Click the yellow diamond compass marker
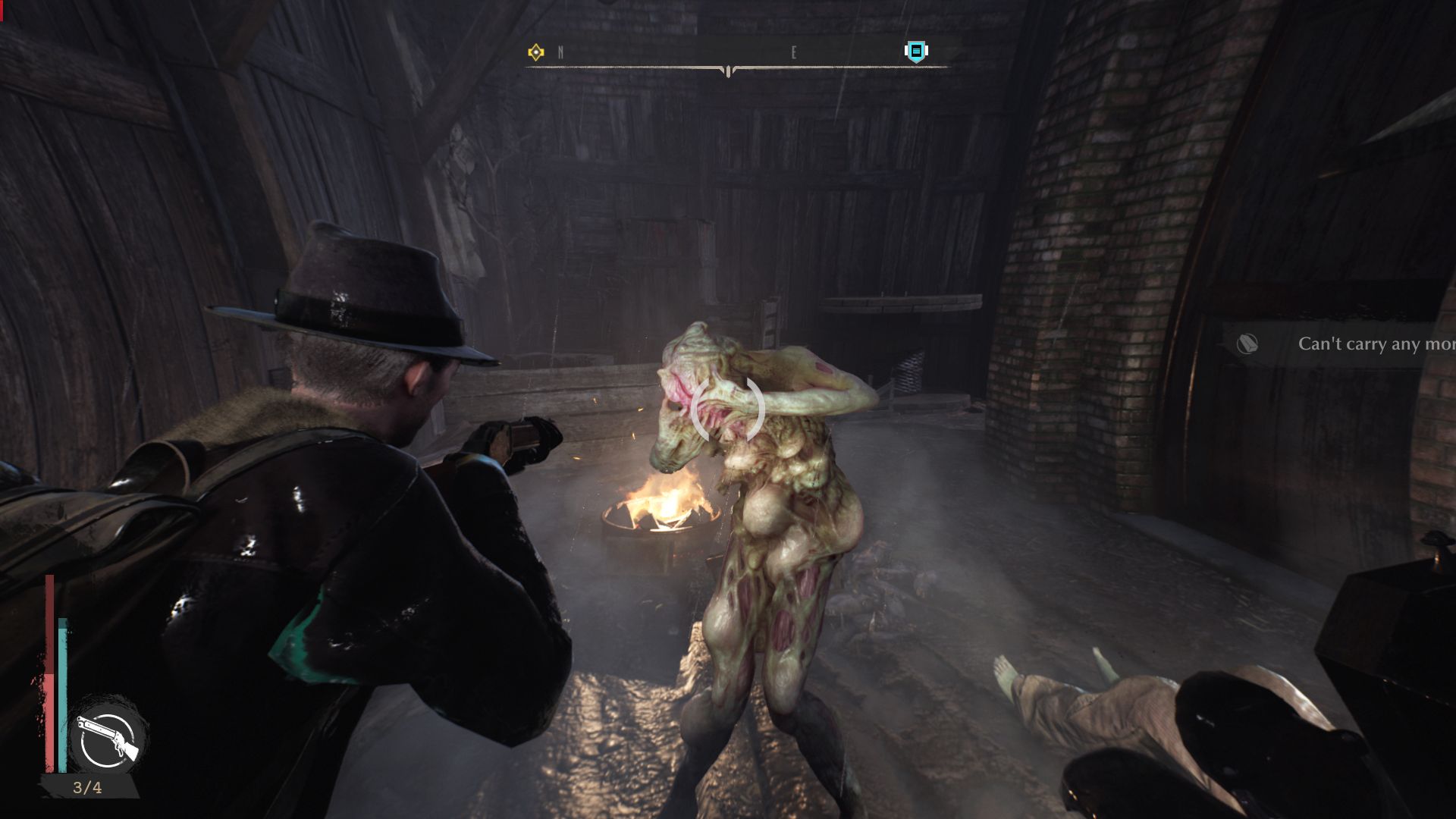Image resolution: width=1456 pixels, height=819 pixels. coord(536,52)
